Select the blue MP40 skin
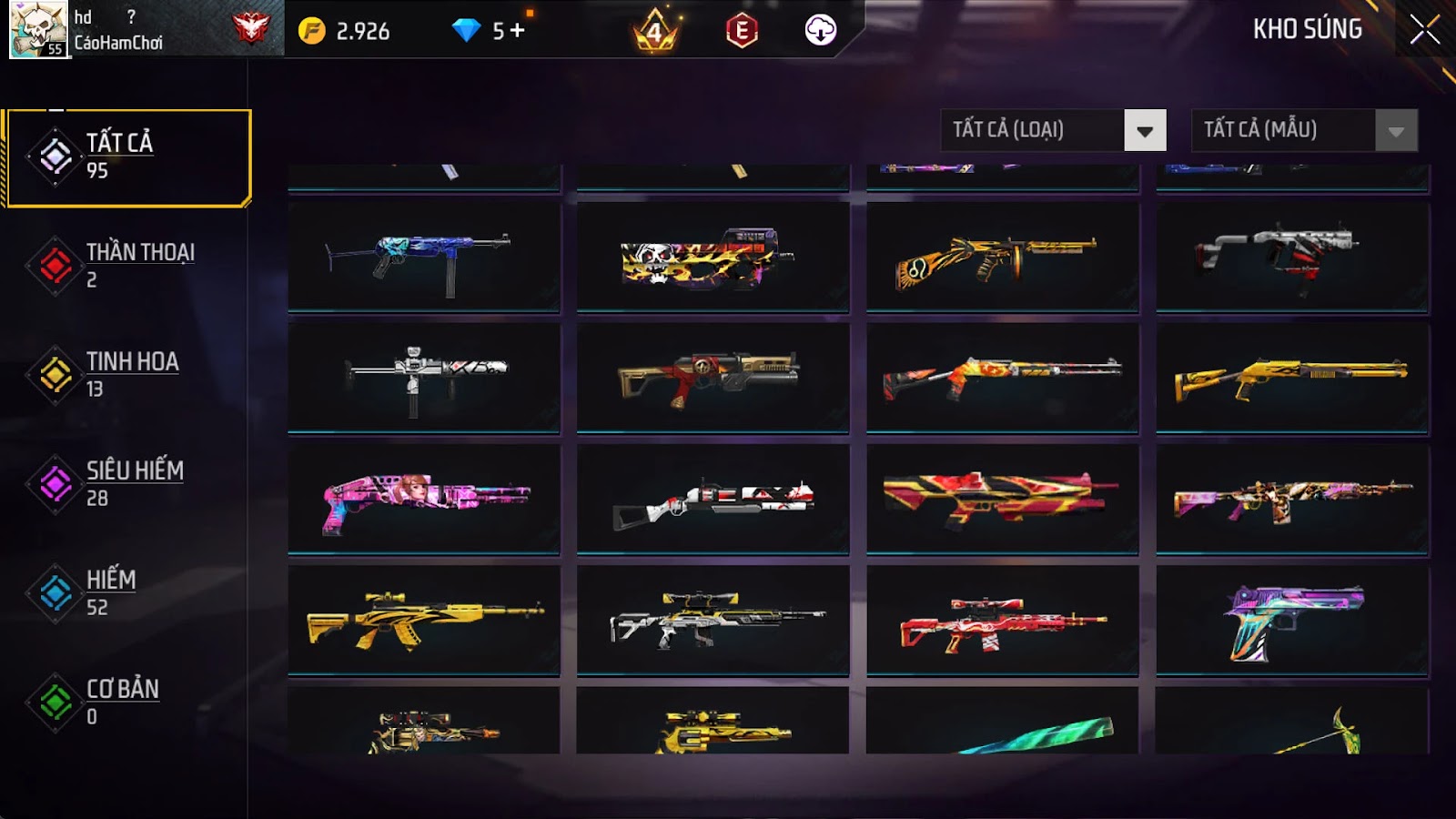This screenshot has width=1456, height=819. tap(424, 257)
